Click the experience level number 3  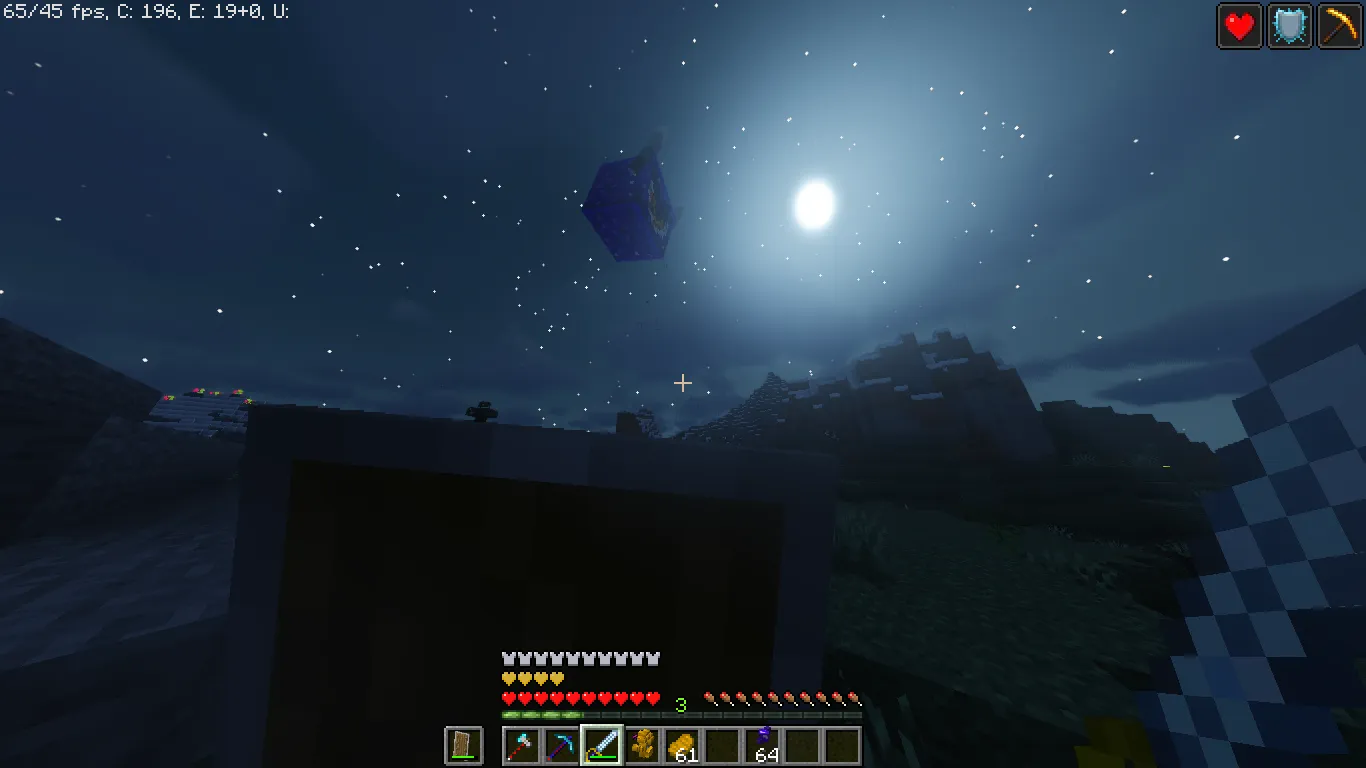click(680, 704)
